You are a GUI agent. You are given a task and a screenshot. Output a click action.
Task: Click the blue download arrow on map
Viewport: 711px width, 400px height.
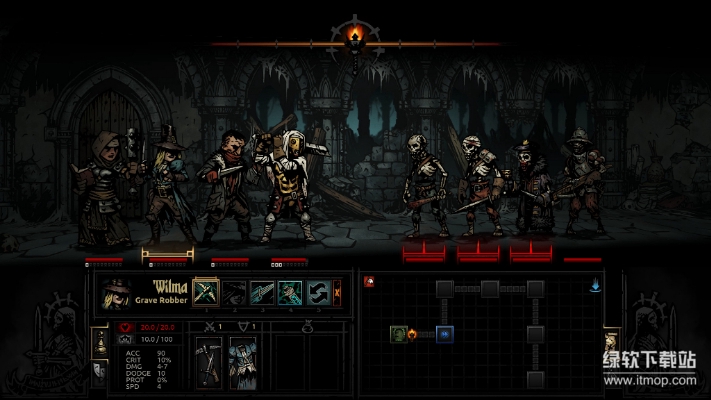596,285
